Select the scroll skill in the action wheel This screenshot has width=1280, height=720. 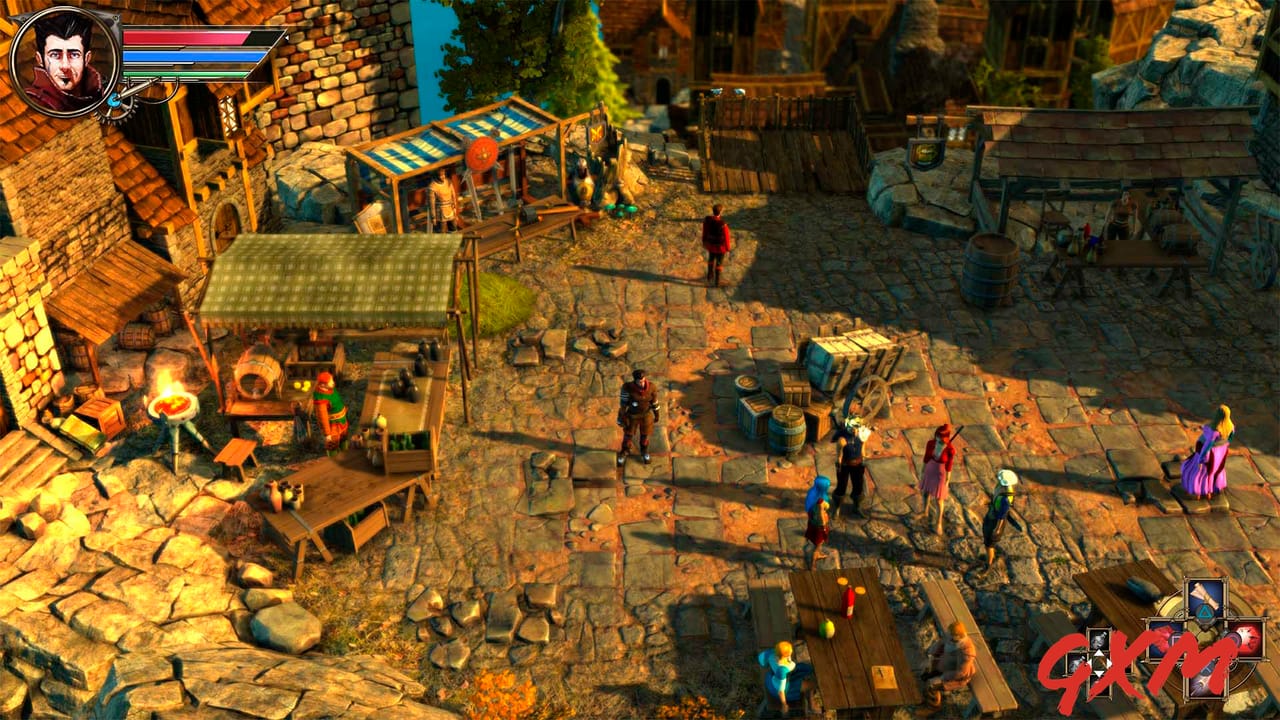(x=1207, y=595)
